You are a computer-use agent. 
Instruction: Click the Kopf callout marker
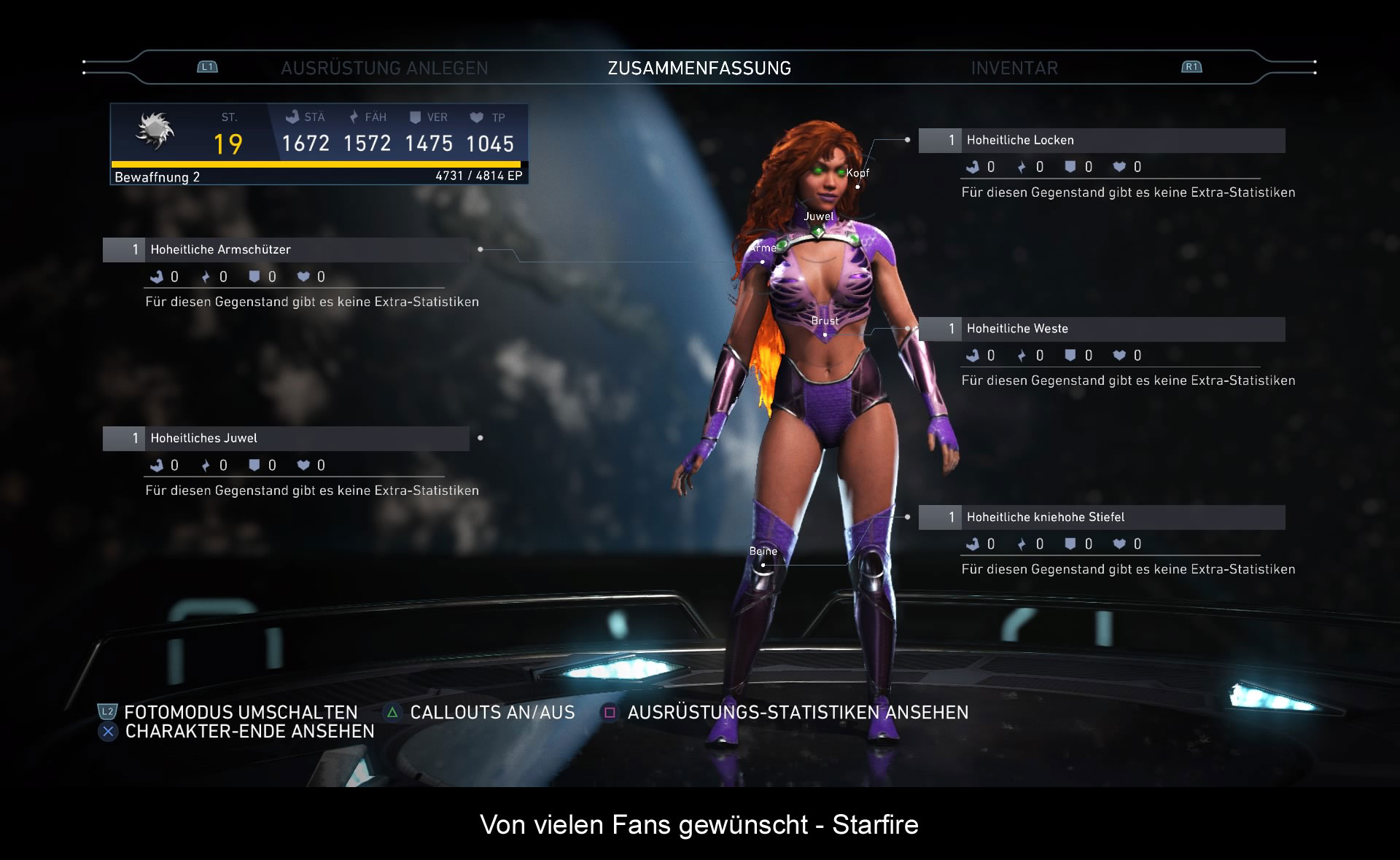pos(857,187)
